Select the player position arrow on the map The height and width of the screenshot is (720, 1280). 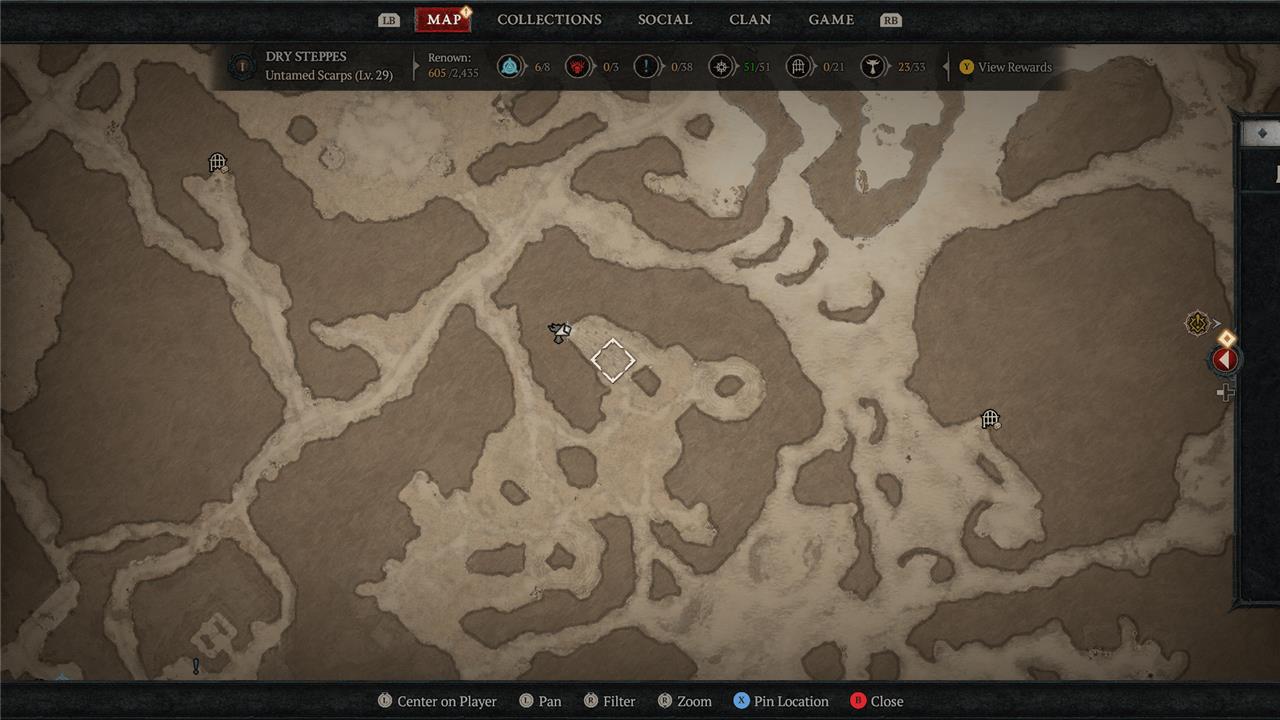(x=560, y=332)
